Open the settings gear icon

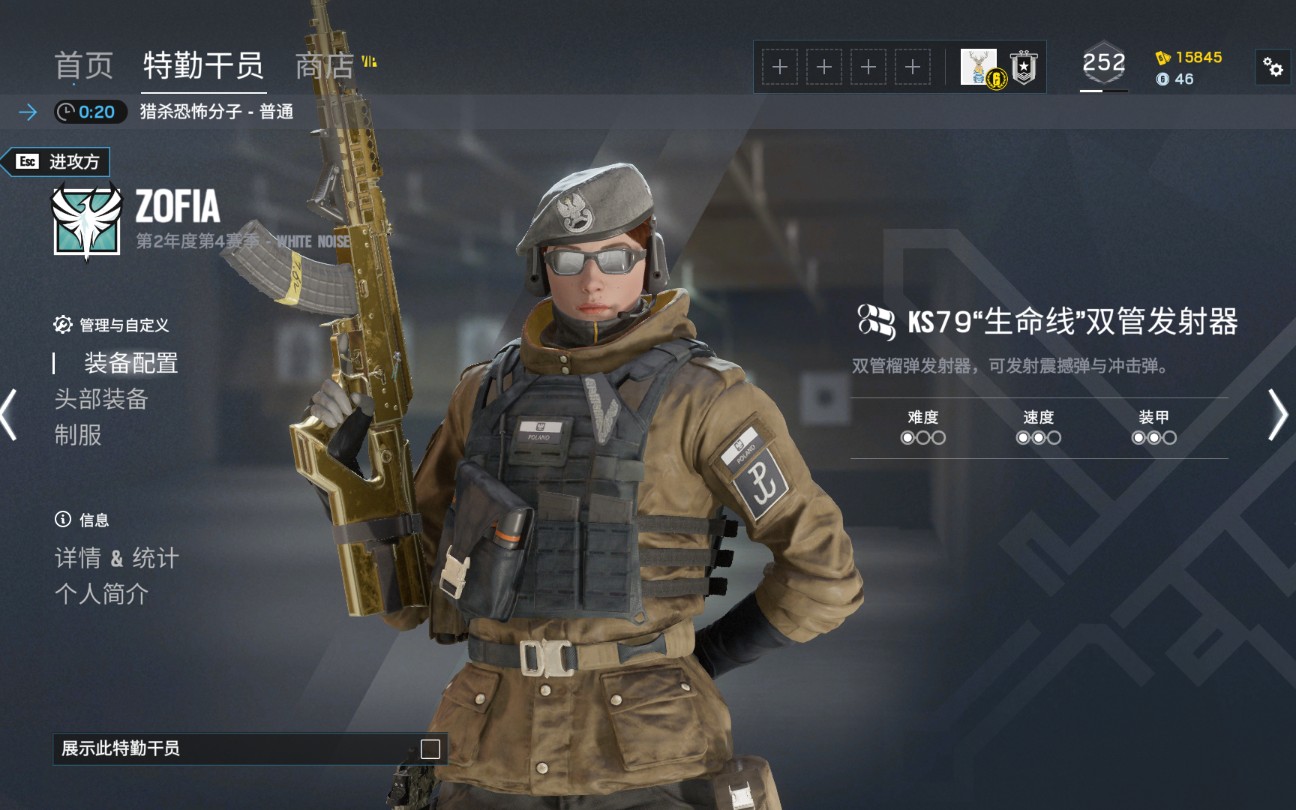click(1272, 67)
